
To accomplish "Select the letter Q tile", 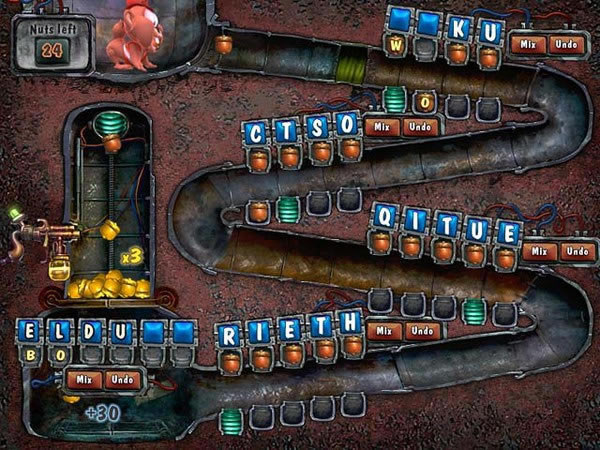I will pos(385,215).
